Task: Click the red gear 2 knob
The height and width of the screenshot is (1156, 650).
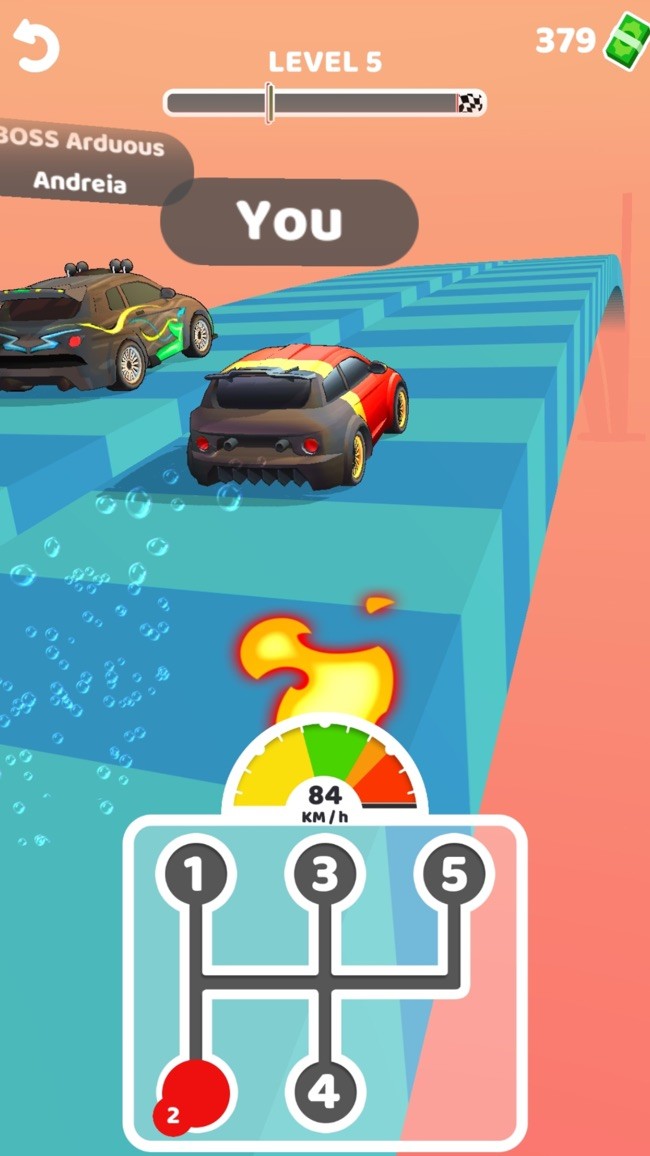Action: pyautogui.click(x=195, y=1092)
